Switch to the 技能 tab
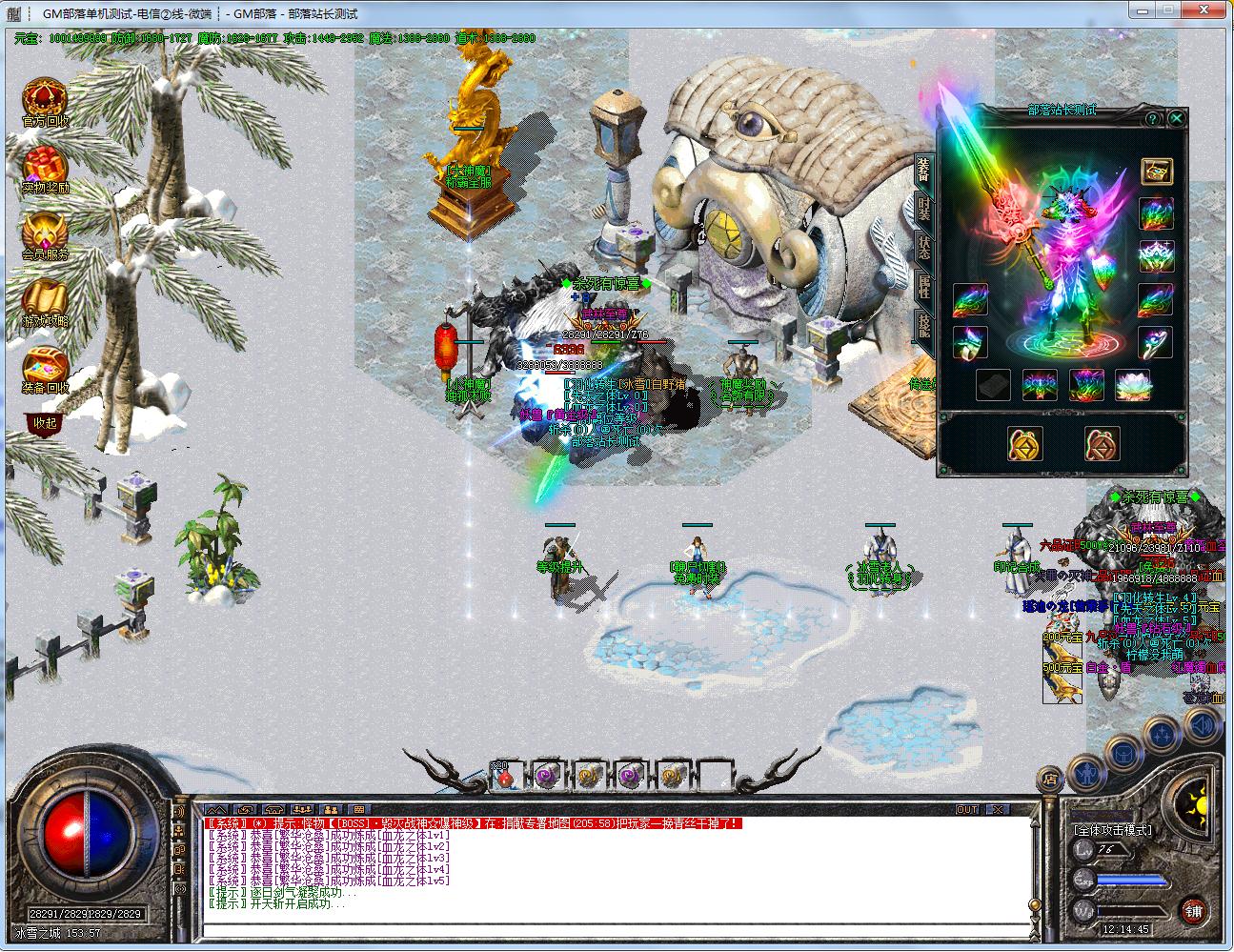 [x=923, y=324]
